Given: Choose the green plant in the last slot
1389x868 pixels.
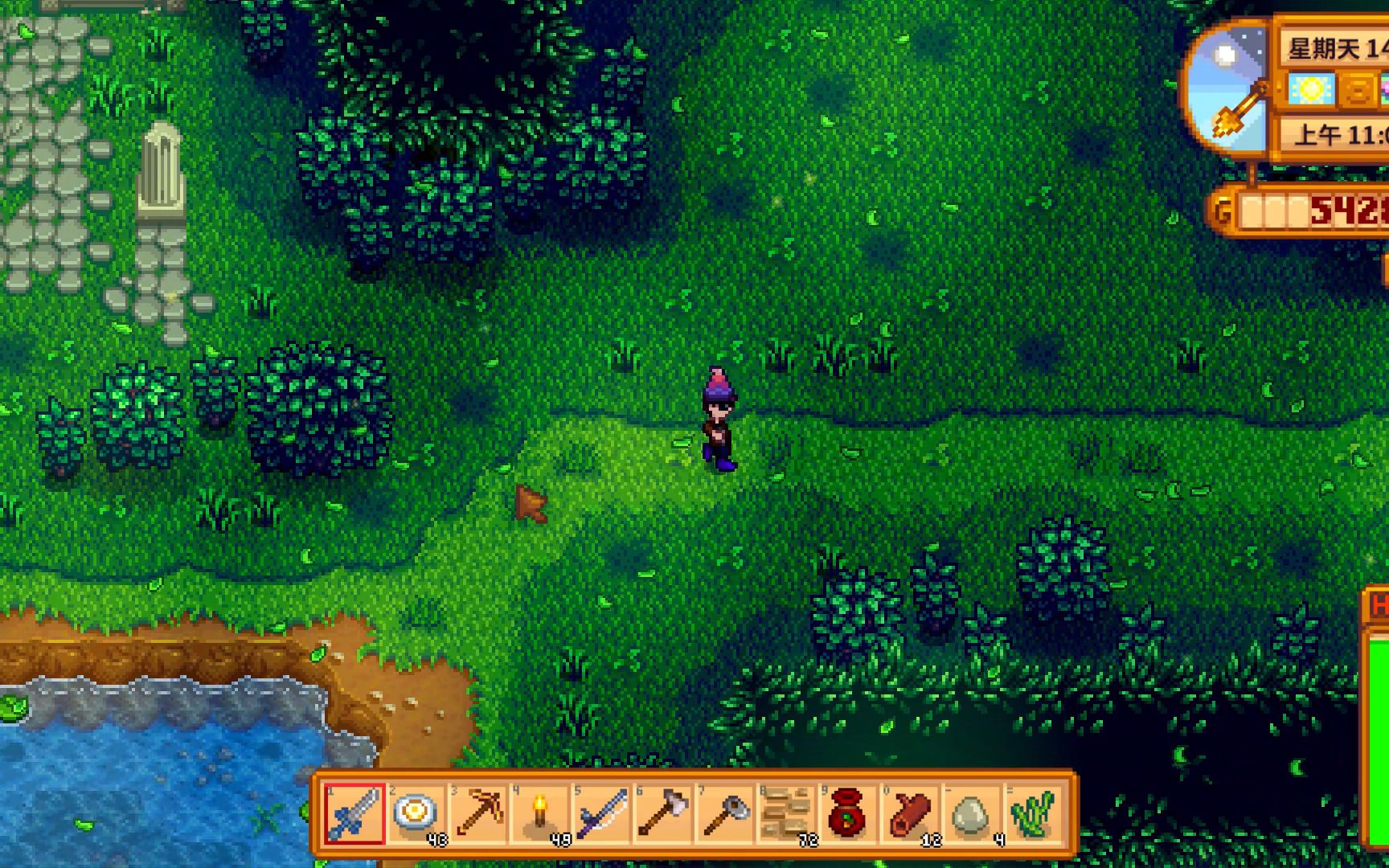Looking at the screenshot, I should 1032,813.
